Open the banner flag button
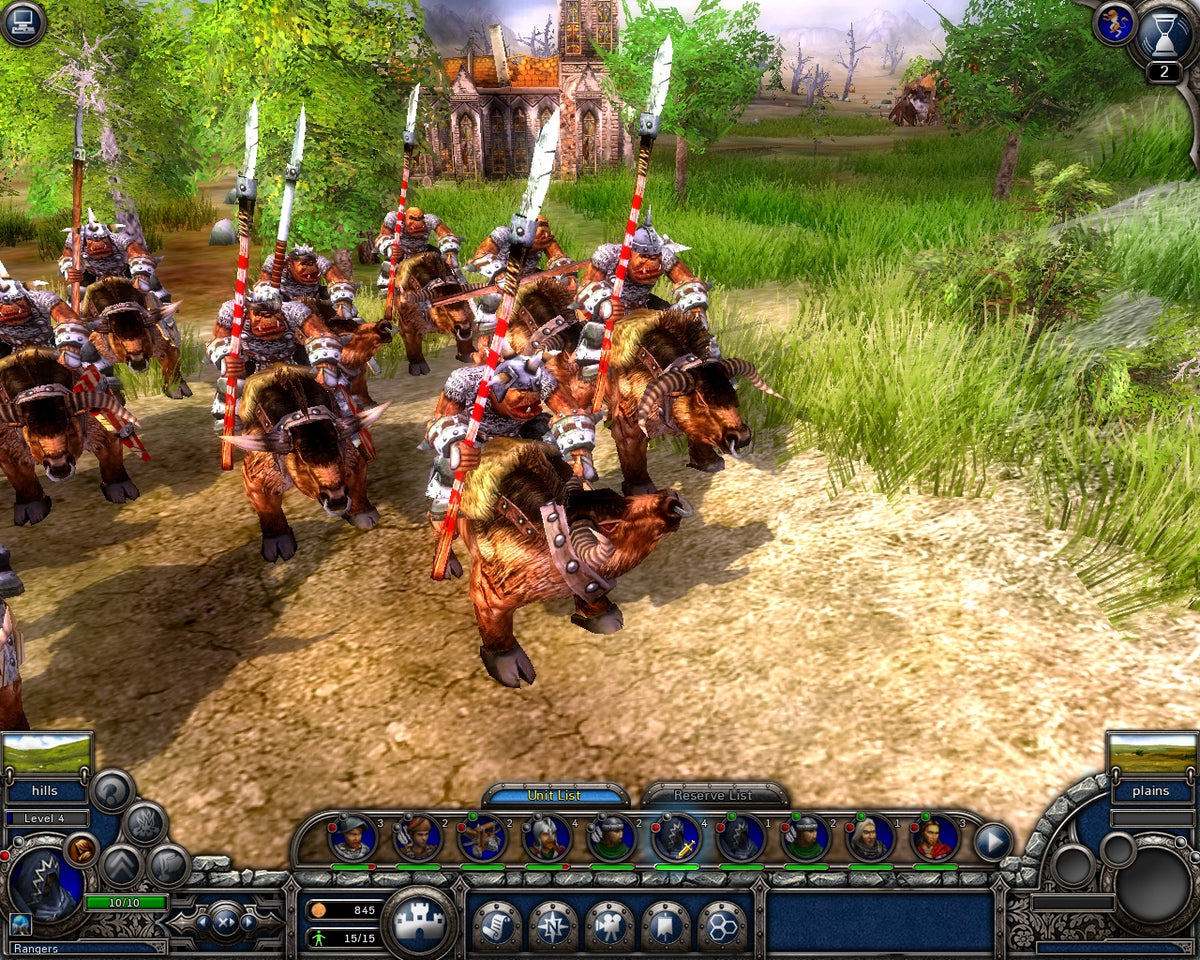This screenshot has width=1200, height=960. [x=665, y=924]
